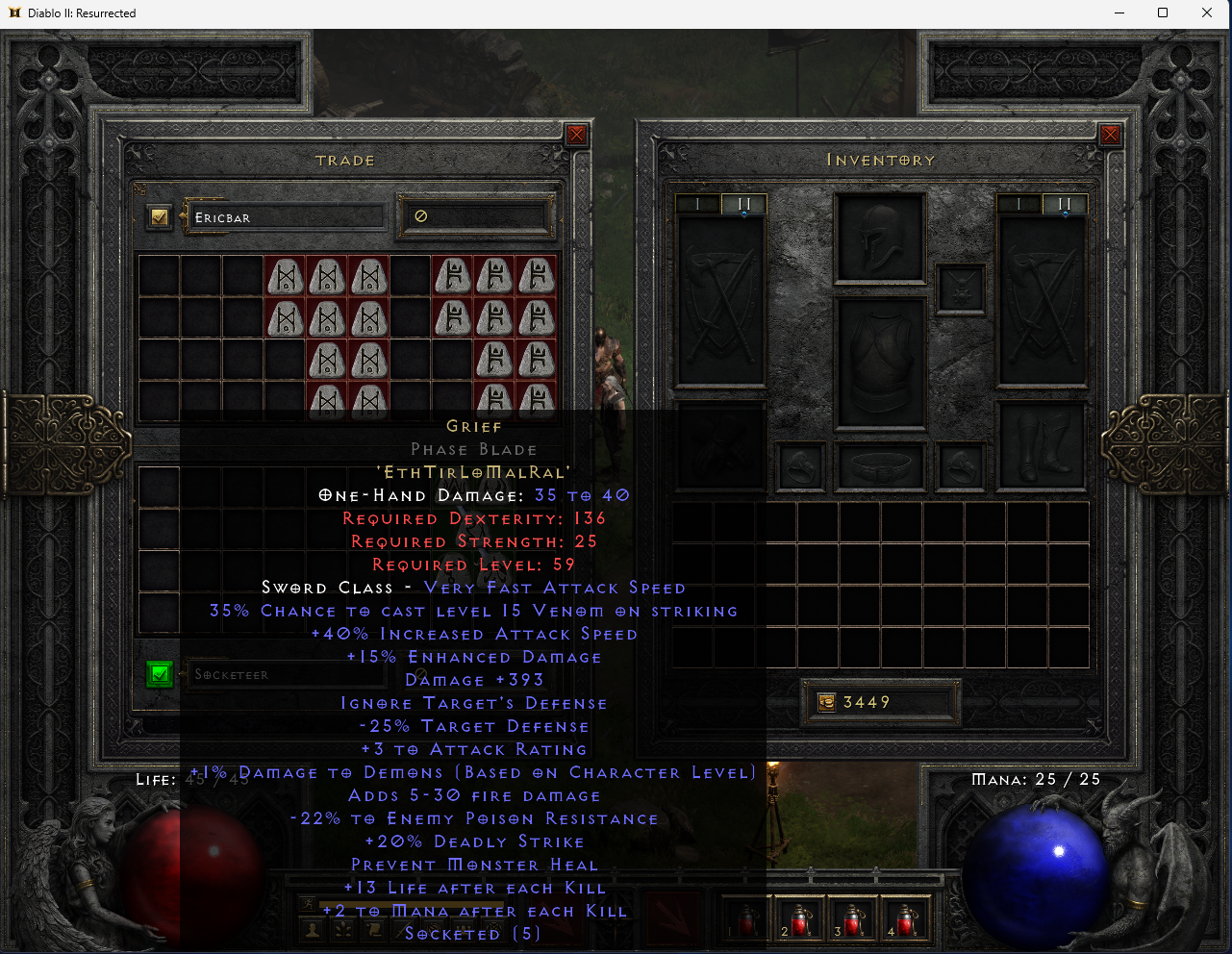Open the quest log scroll icon
Screen dimensions: 1232x954
point(373,929)
